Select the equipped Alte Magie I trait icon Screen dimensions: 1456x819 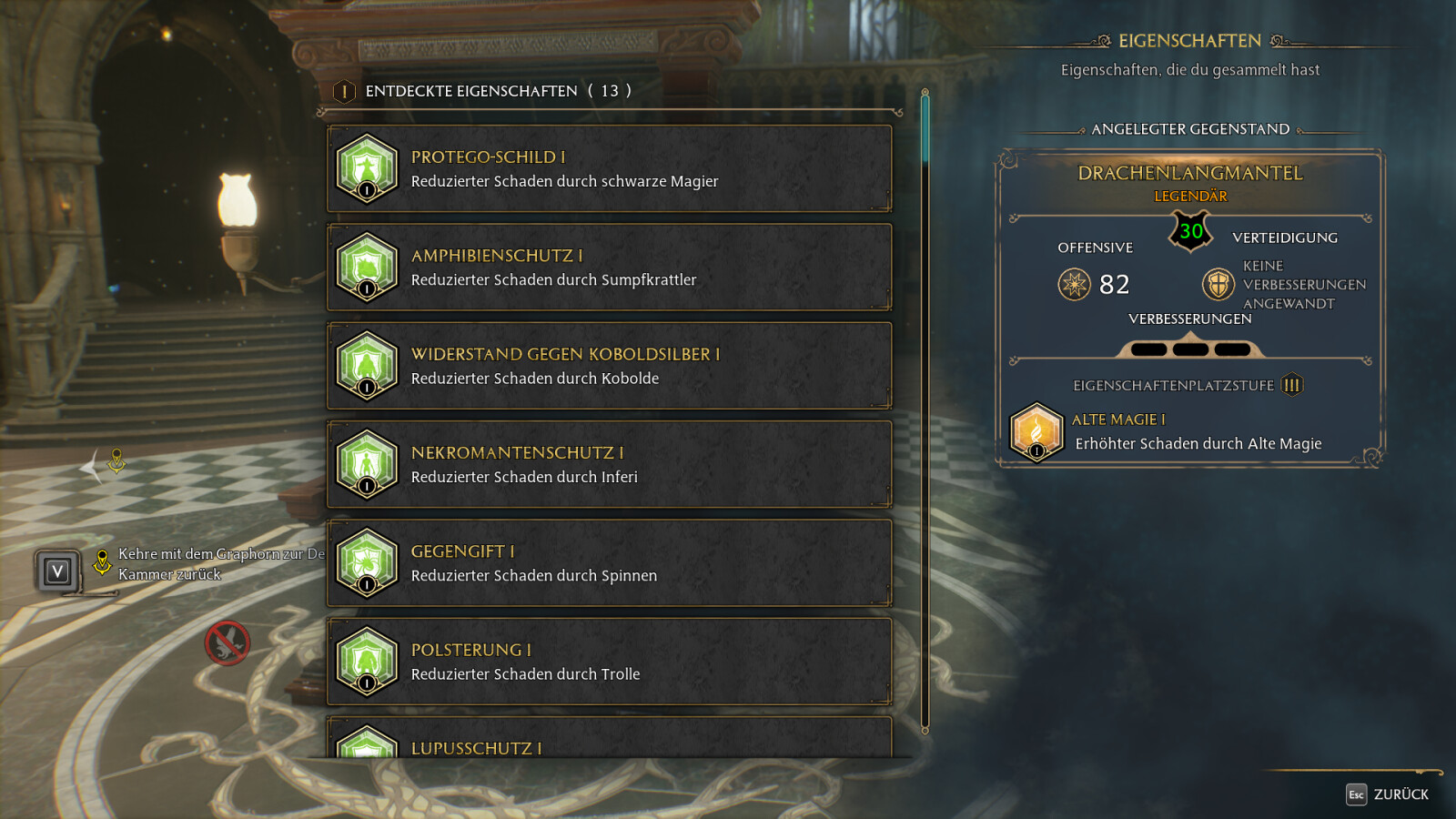point(1036,431)
